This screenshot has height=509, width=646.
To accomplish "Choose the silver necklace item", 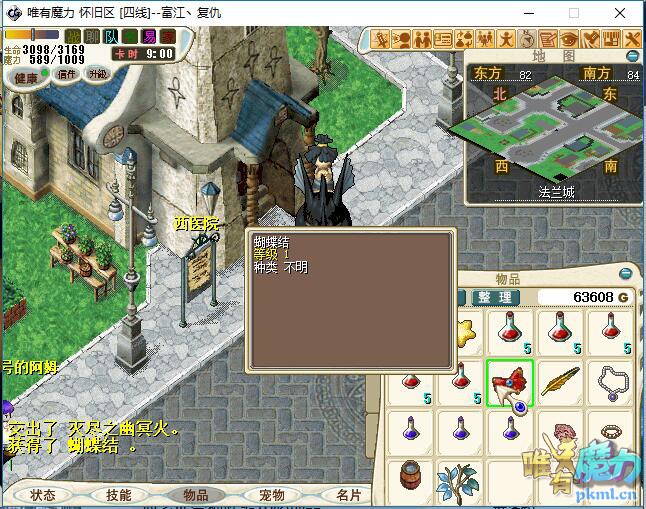I will coord(612,383).
